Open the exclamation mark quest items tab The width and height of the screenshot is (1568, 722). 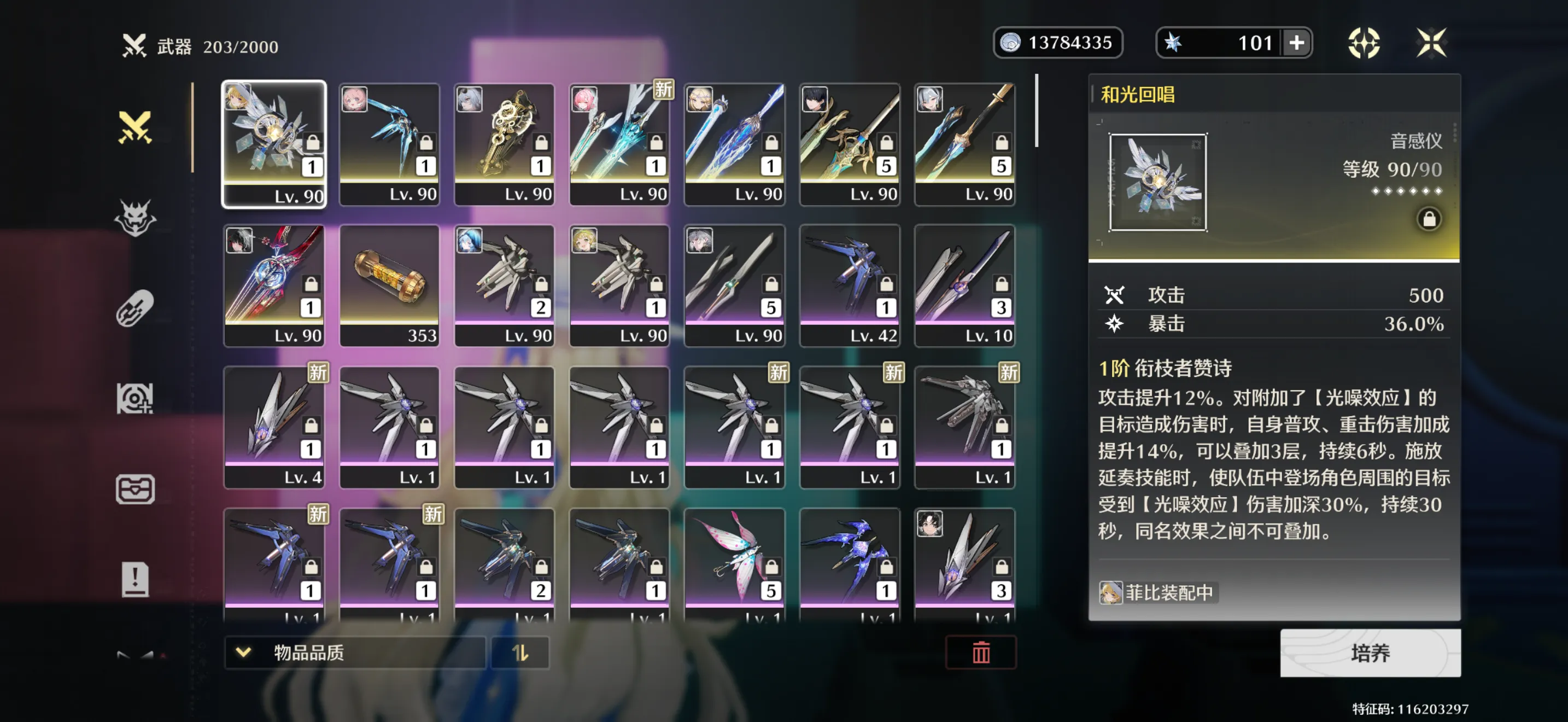135,579
